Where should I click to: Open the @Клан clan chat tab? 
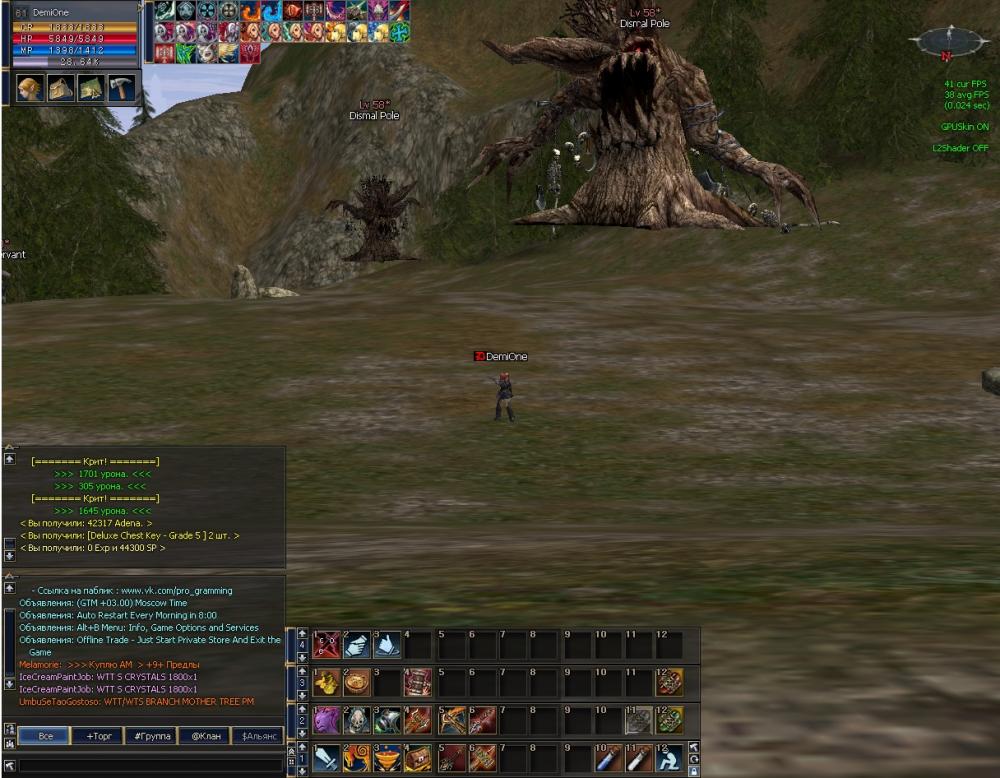tap(204, 736)
